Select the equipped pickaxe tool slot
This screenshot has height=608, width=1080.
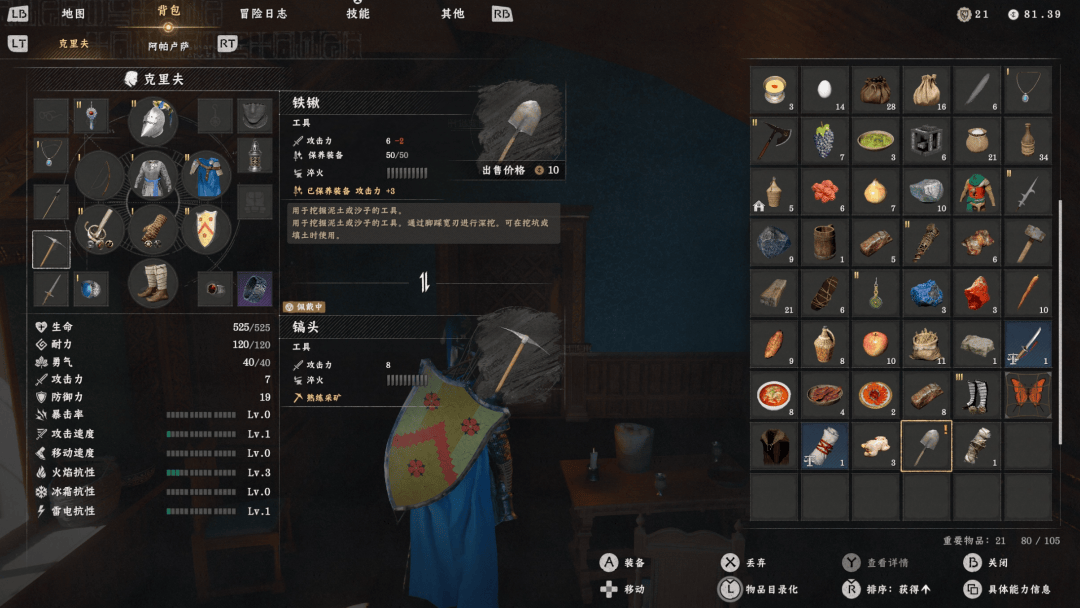tap(51, 249)
